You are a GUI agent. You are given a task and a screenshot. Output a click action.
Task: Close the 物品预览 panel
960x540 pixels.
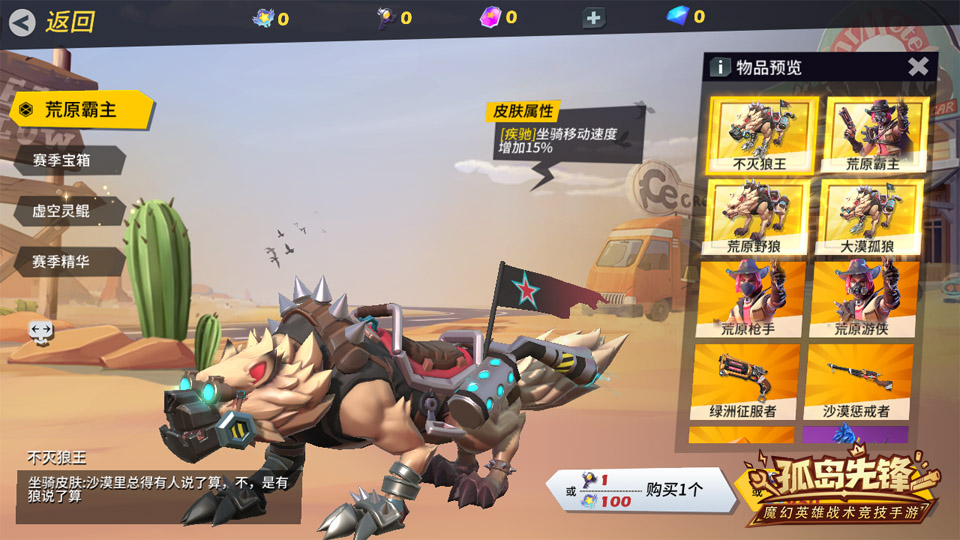pos(918,67)
